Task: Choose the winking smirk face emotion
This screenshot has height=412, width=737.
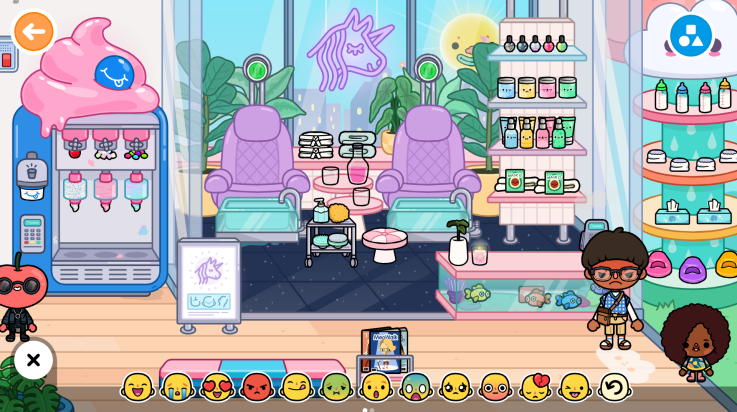Action: [x=297, y=387]
